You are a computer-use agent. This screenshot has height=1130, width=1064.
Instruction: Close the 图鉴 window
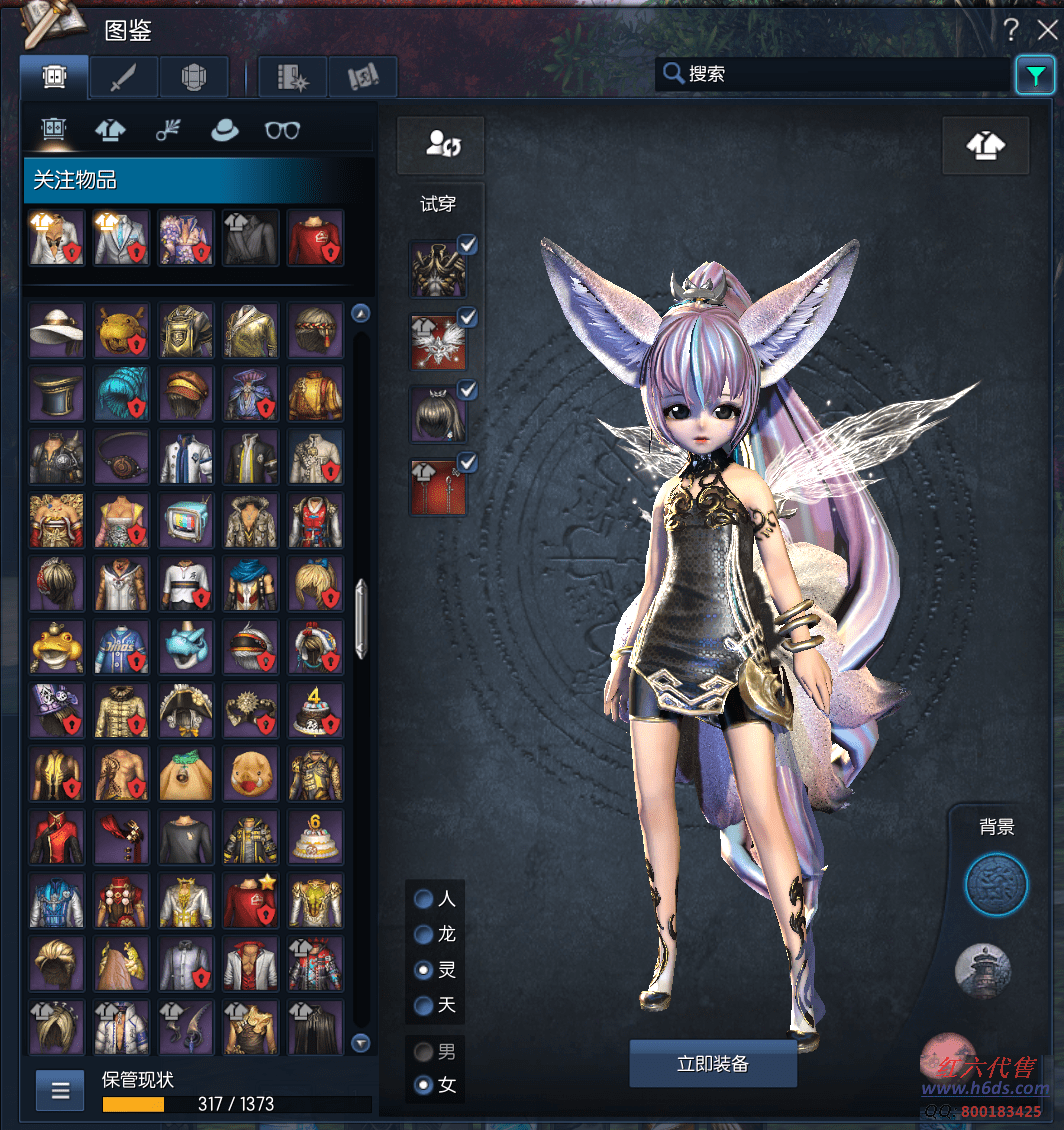tap(1047, 30)
